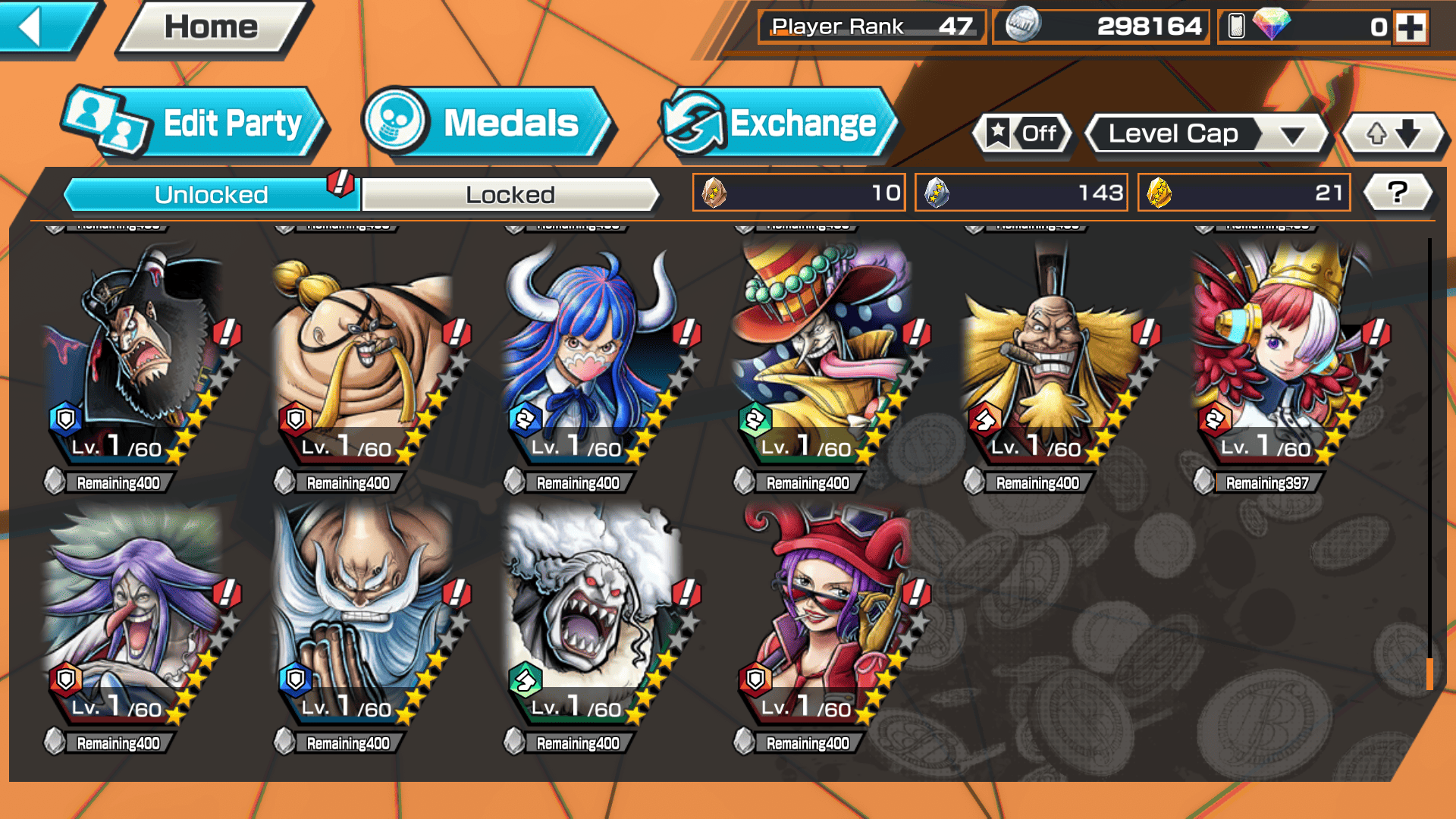Return to the Home screen

click(x=212, y=28)
